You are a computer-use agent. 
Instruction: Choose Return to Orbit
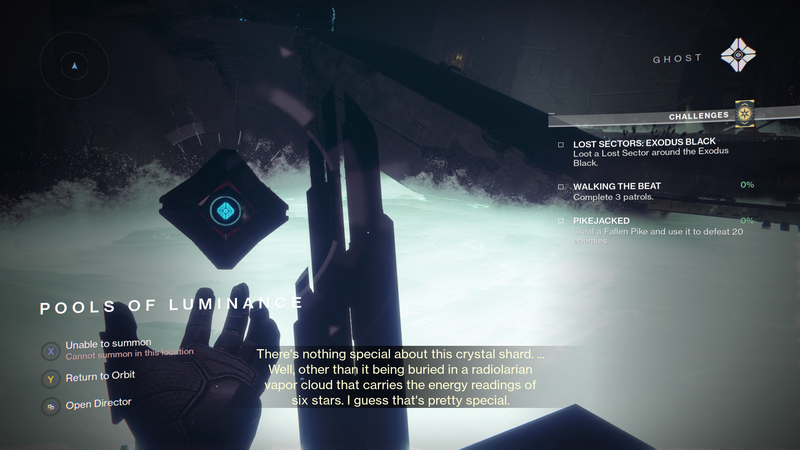tap(100, 376)
